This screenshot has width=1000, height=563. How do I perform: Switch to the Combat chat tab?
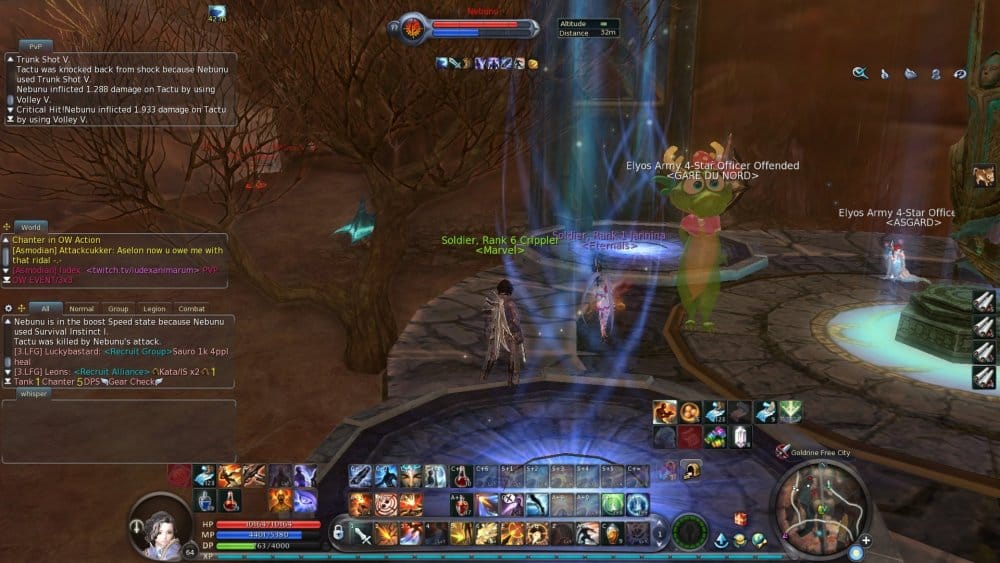coord(191,309)
